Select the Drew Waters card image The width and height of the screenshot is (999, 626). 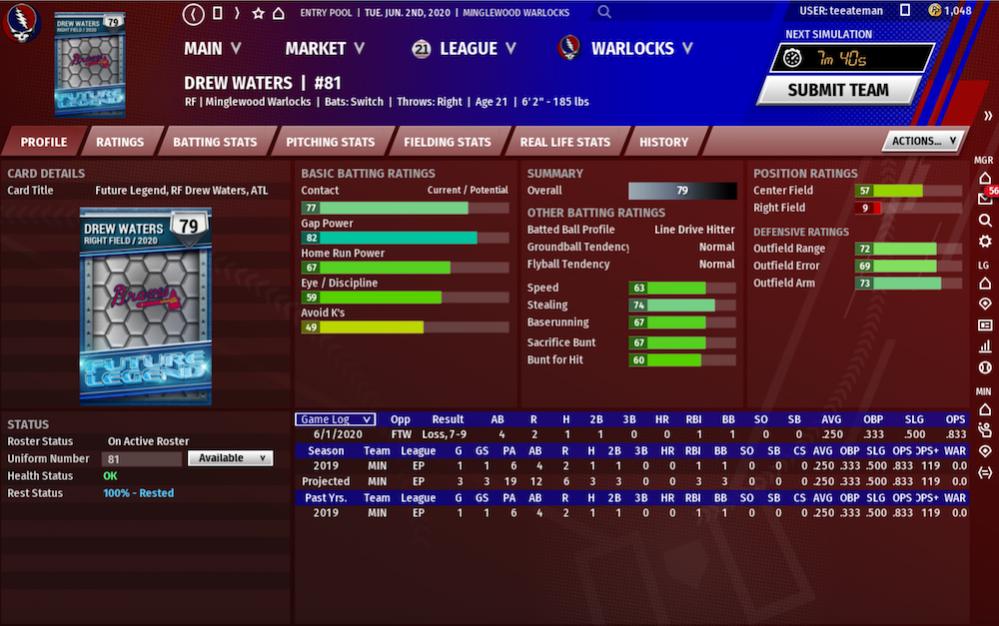(145, 305)
